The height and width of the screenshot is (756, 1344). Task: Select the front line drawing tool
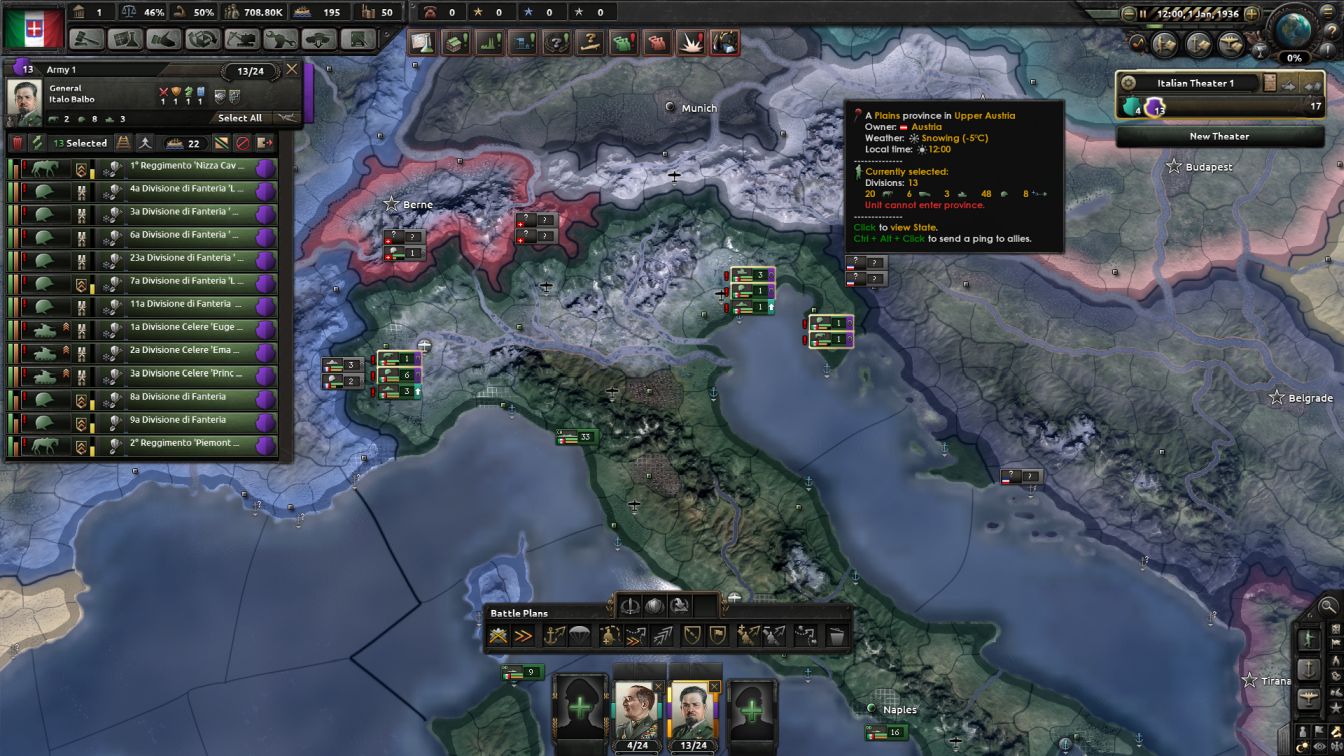(498, 633)
